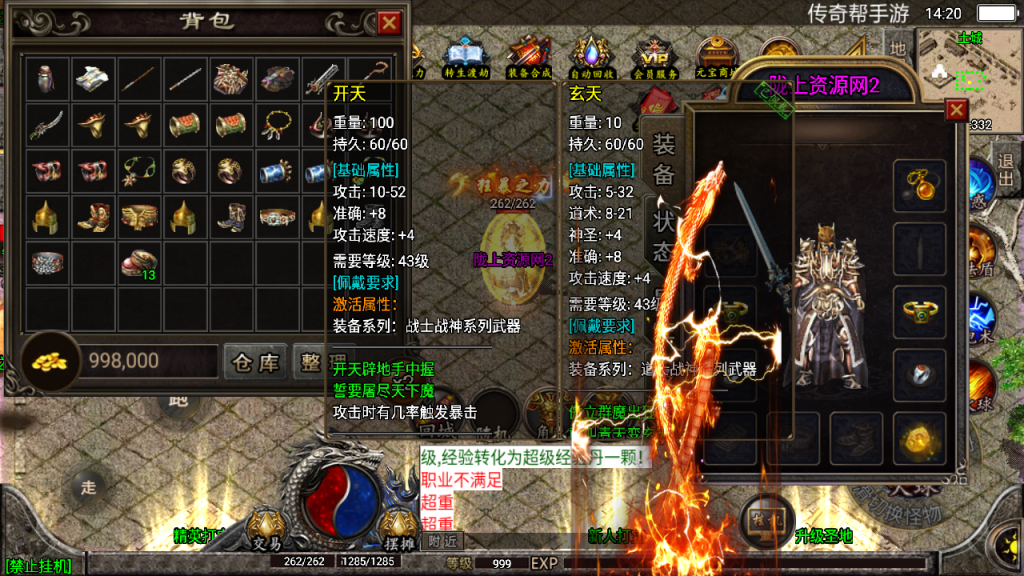Select the orange amulet equipment slot
Screen dimensions: 1024x576
[x=919, y=184]
